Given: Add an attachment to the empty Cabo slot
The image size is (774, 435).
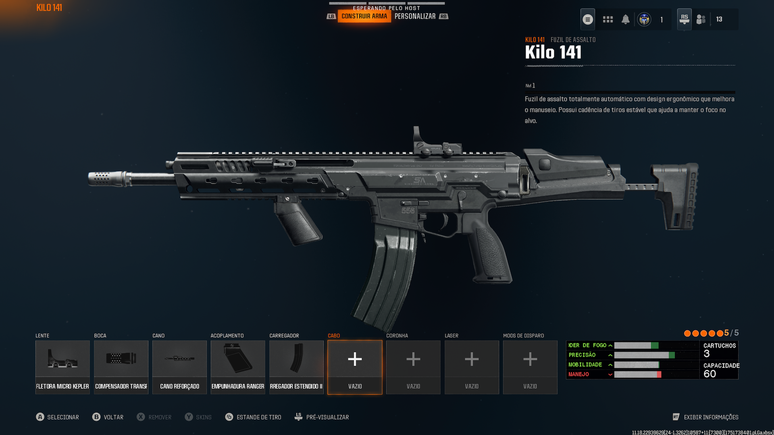Looking at the screenshot, I should pyautogui.click(x=355, y=366).
